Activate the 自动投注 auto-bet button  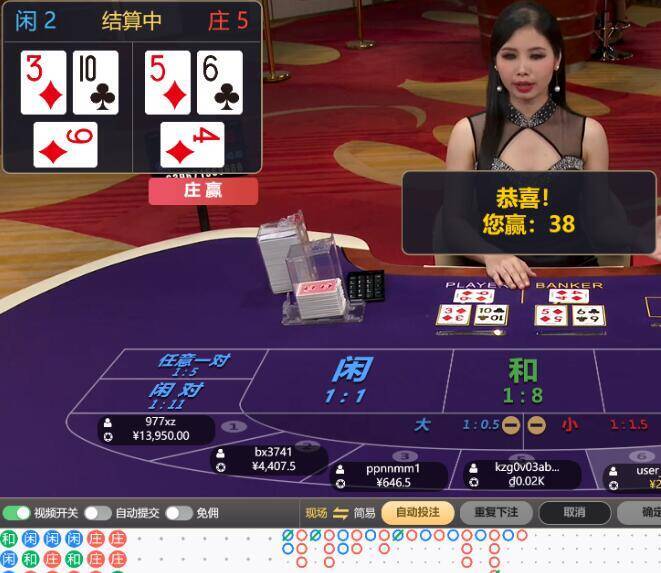(x=417, y=513)
